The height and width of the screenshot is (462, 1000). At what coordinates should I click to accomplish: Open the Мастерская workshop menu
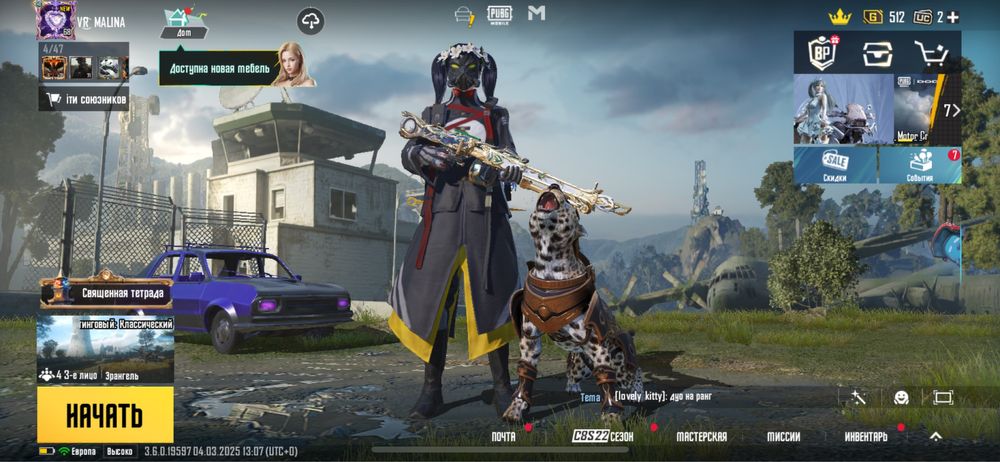(701, 437)
